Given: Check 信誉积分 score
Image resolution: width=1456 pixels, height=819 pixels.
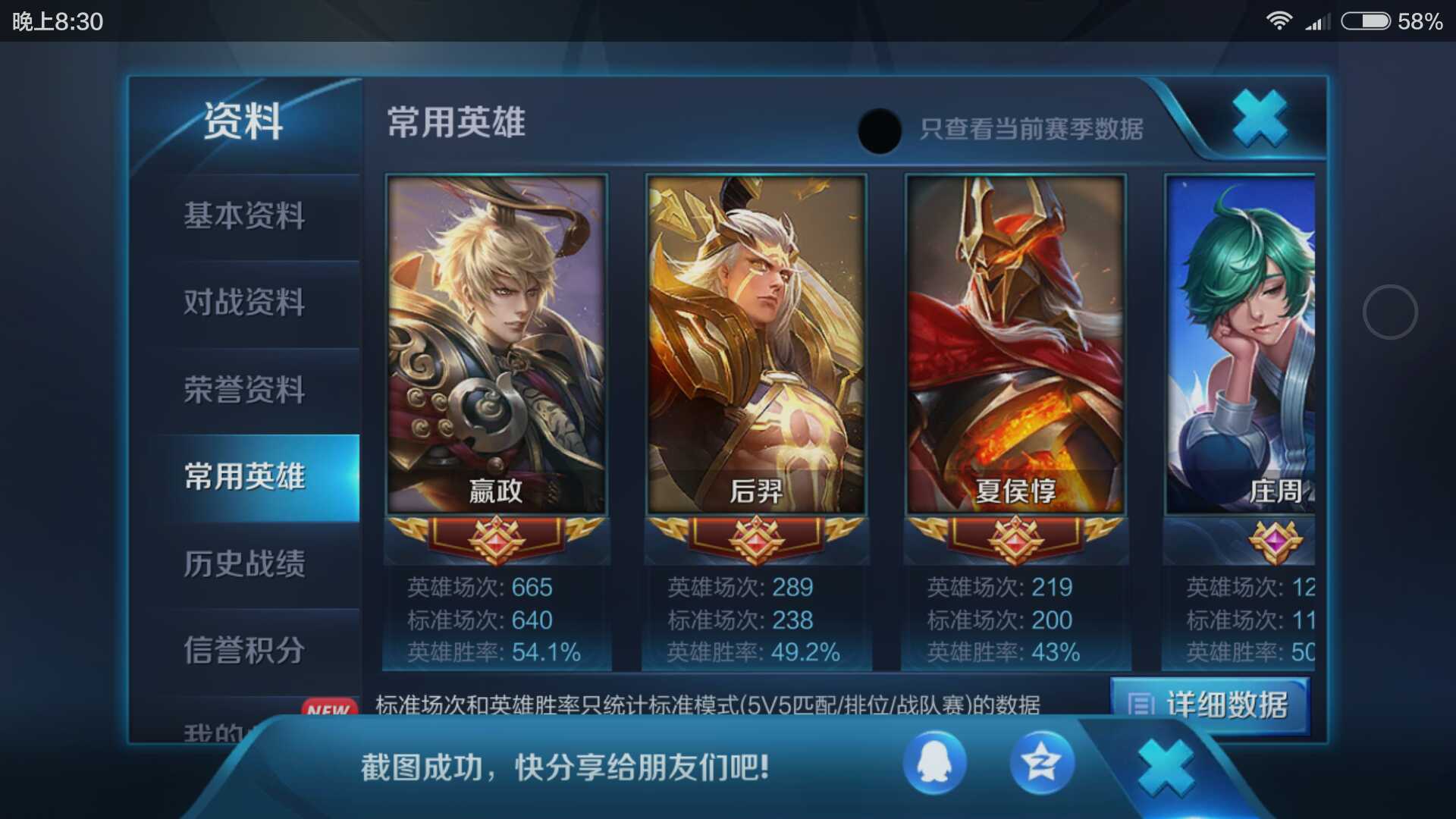Looking at the screenshot, I should pos(244,651).
